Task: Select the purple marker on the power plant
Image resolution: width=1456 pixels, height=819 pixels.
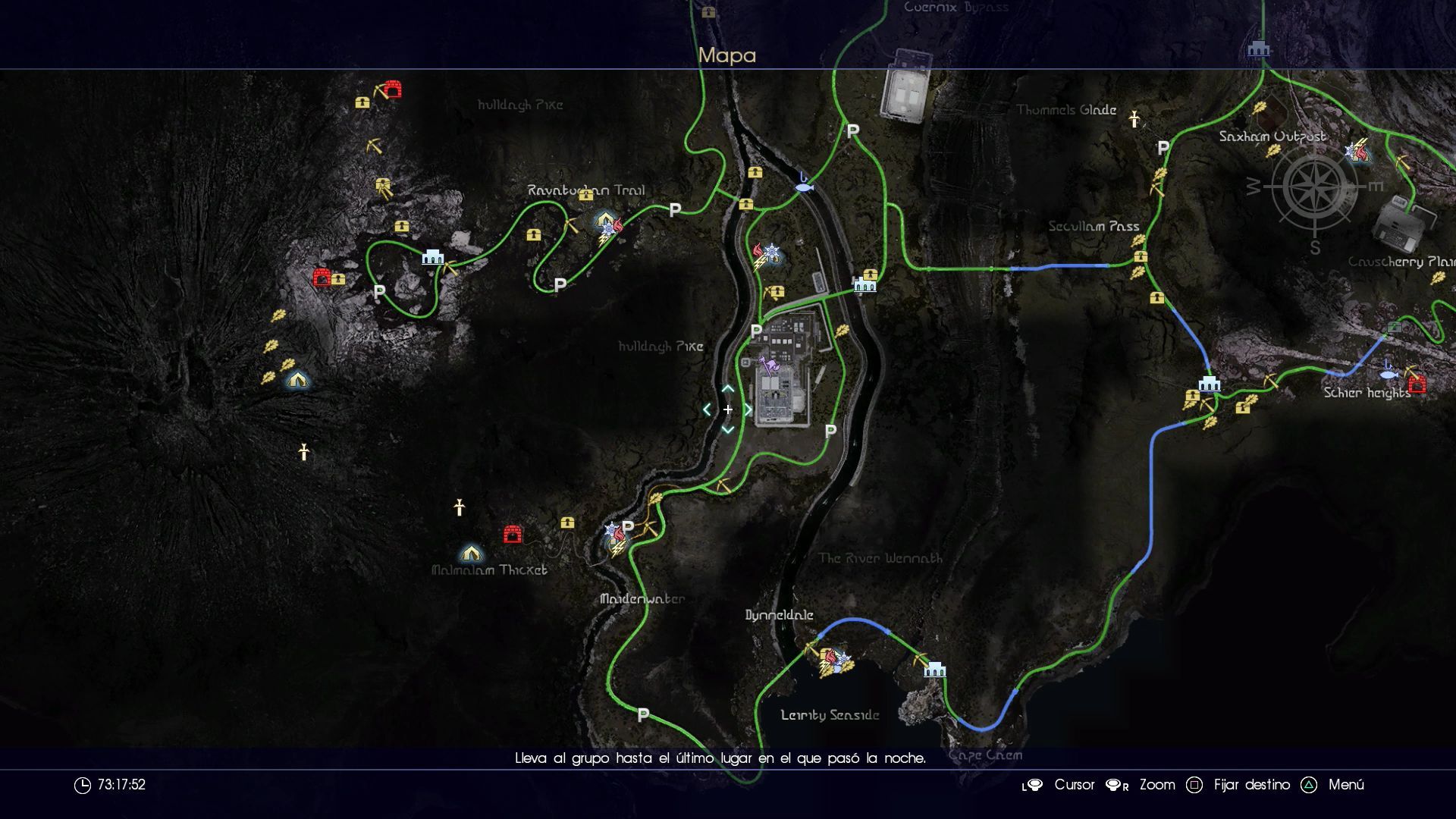Action: pos(770,368)
